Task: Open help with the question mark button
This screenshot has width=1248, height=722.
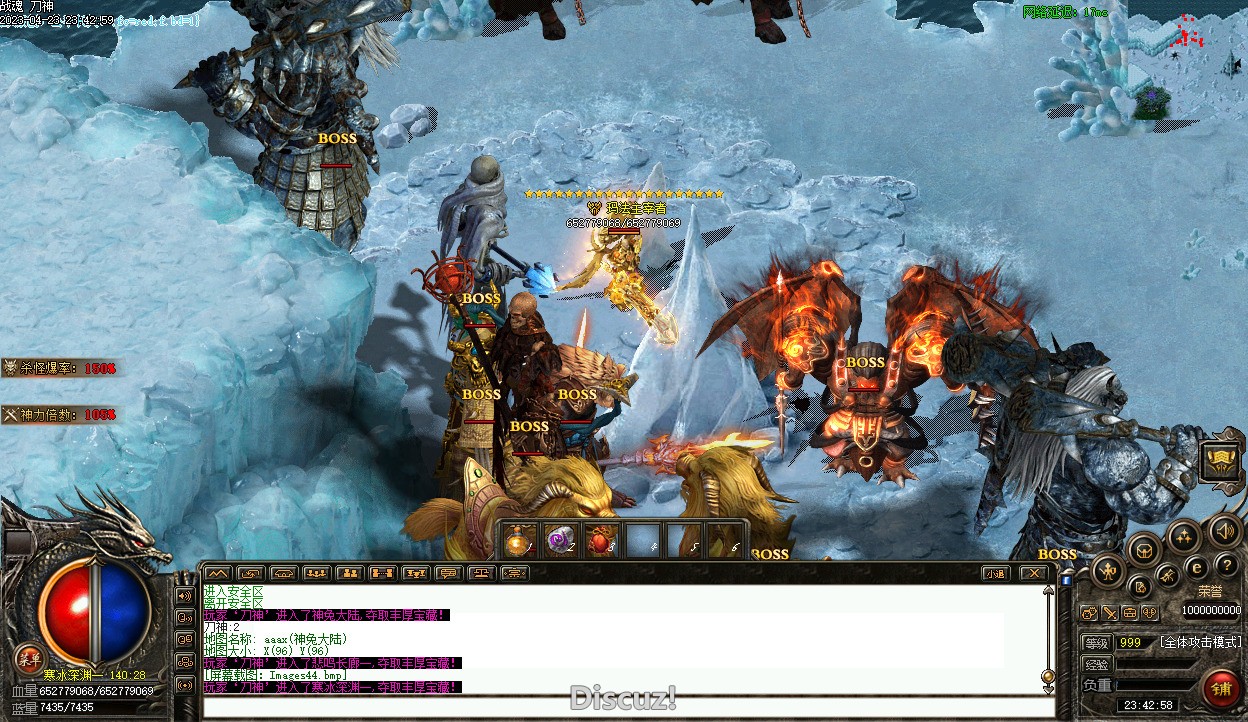Action: [1226, 565]
